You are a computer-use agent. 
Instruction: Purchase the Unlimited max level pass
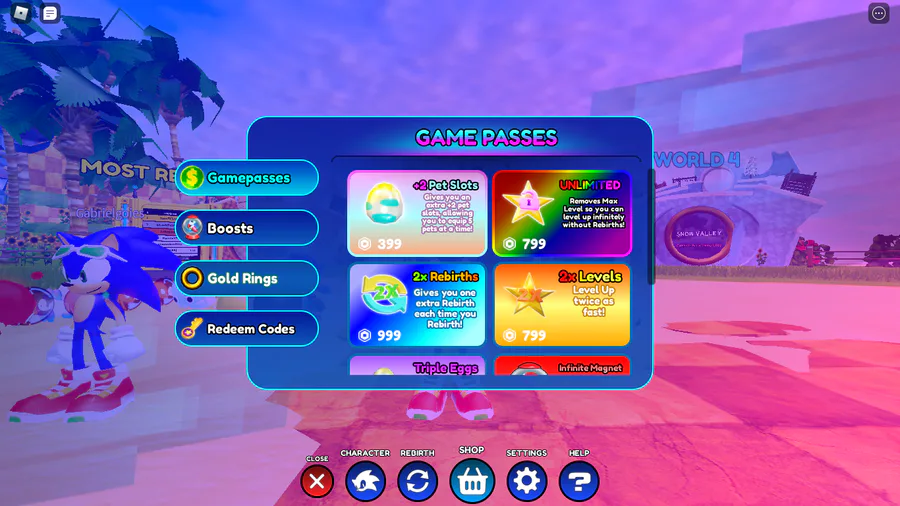(x=562, y=213)
